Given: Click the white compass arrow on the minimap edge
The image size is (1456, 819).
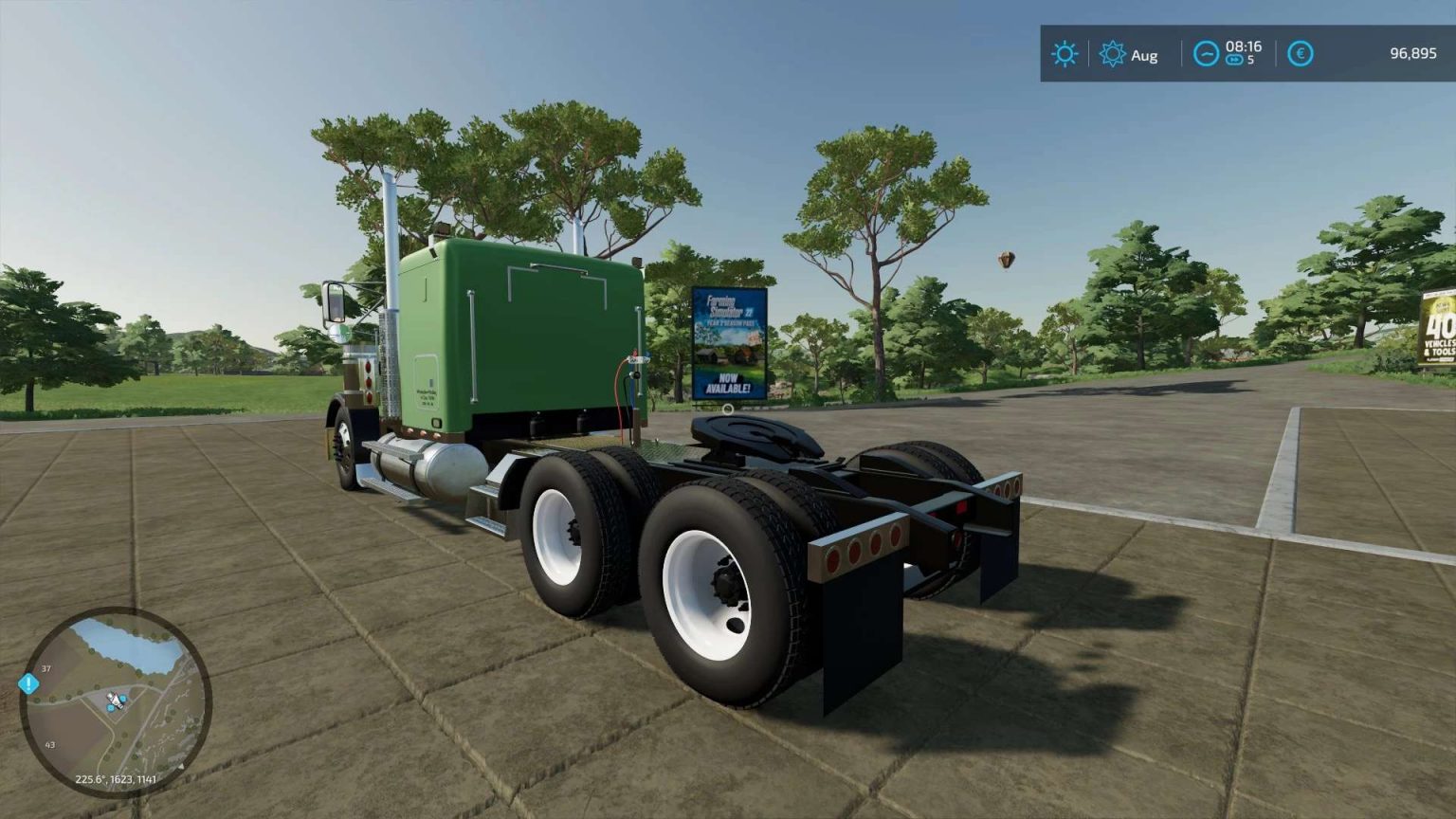Looking at the screenshot, I should 182,765.
